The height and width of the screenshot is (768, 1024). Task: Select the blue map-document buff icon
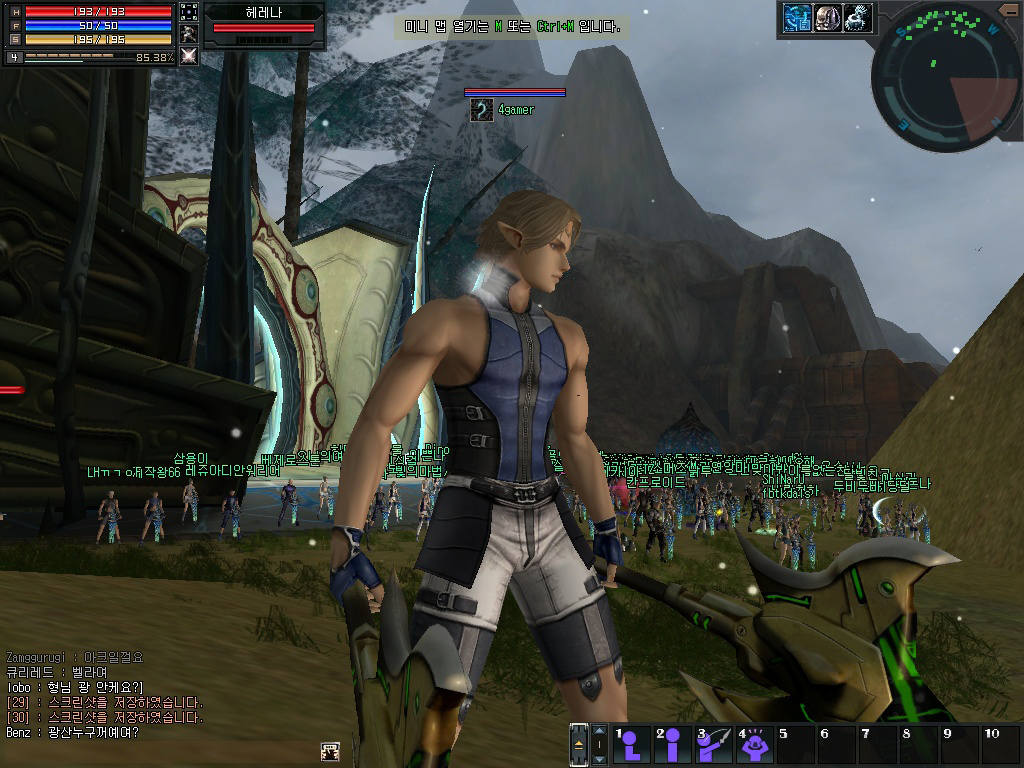[797, 17]
